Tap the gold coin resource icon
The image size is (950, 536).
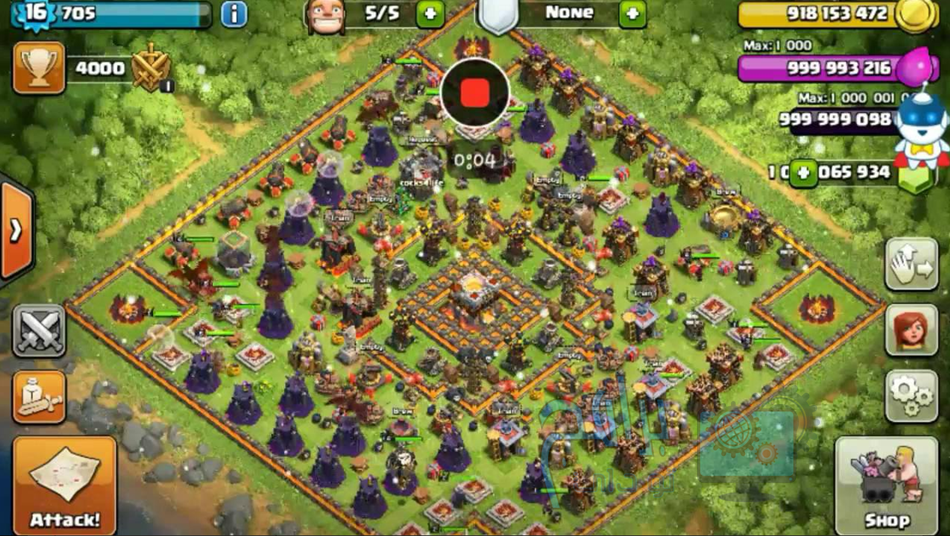coord(913,16)
